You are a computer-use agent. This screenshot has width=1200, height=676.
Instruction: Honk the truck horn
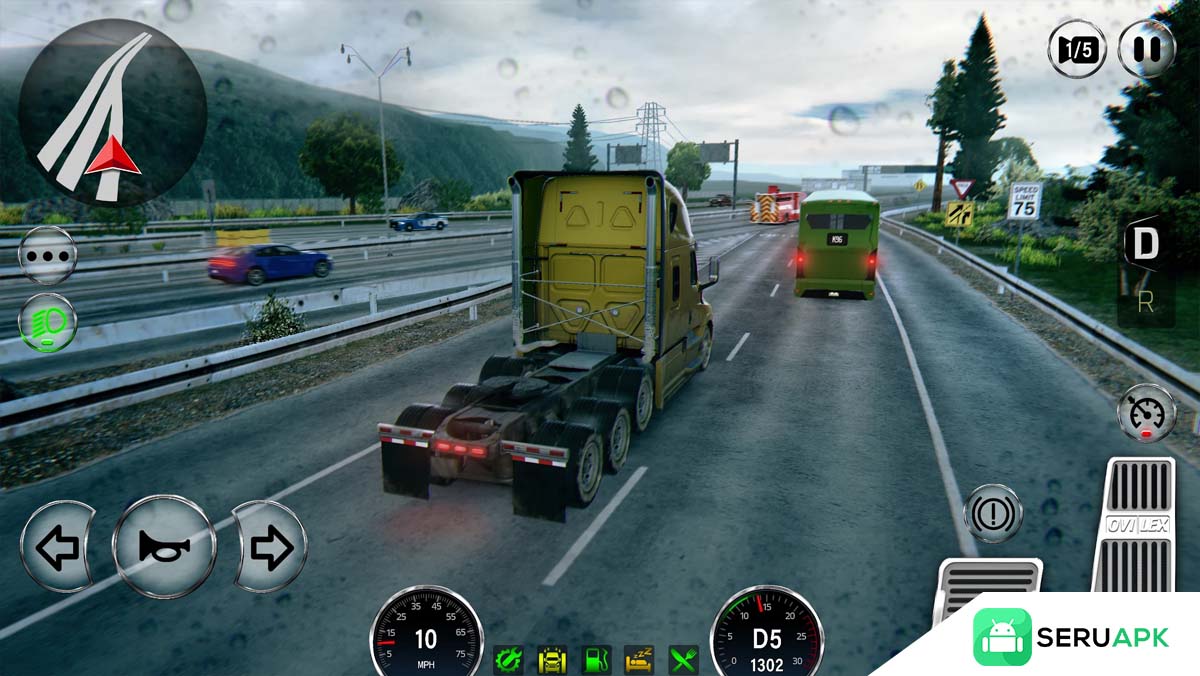[x=164, y=546]
